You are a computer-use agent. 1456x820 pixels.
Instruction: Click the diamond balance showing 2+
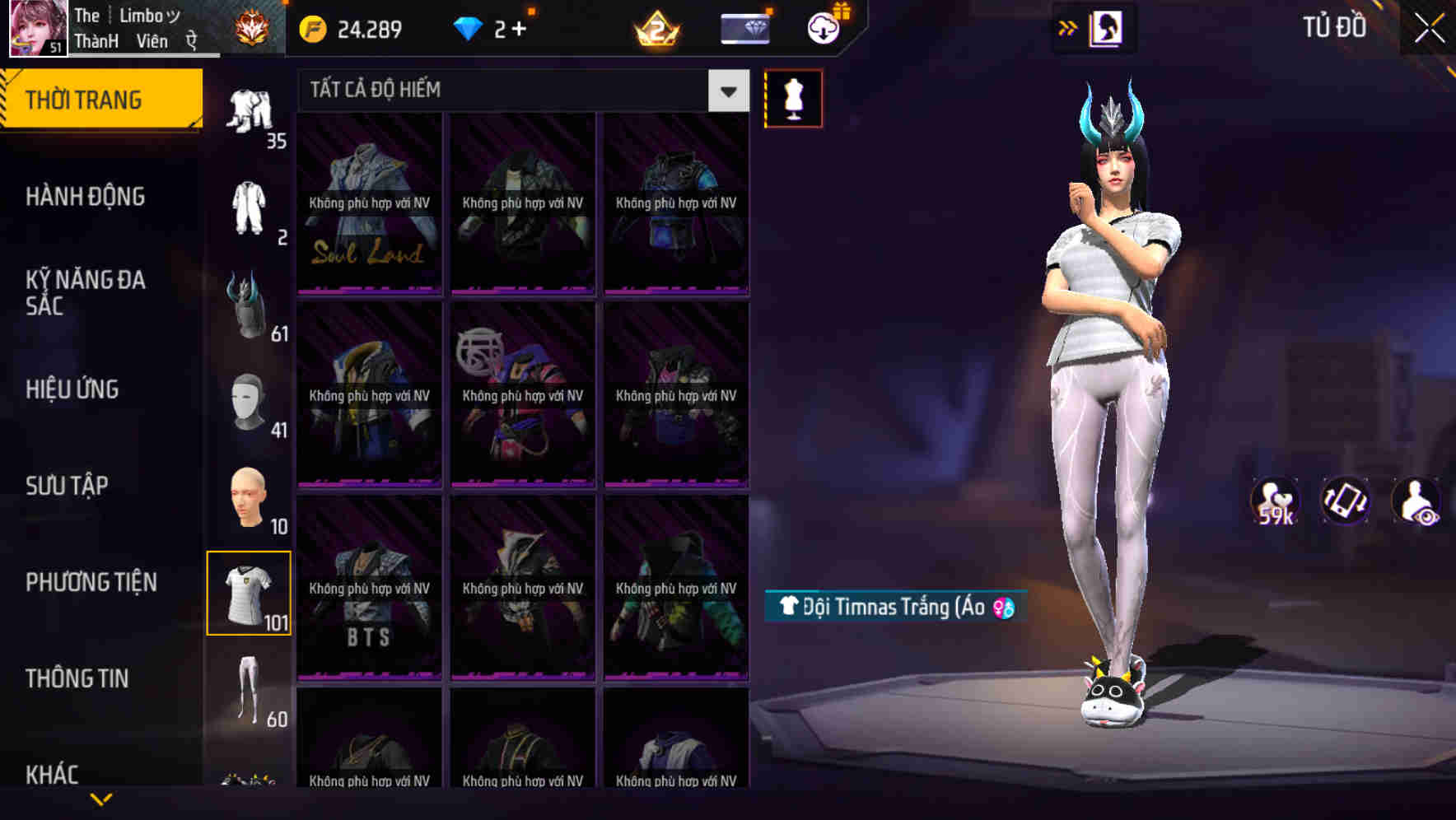coord(486,29)
